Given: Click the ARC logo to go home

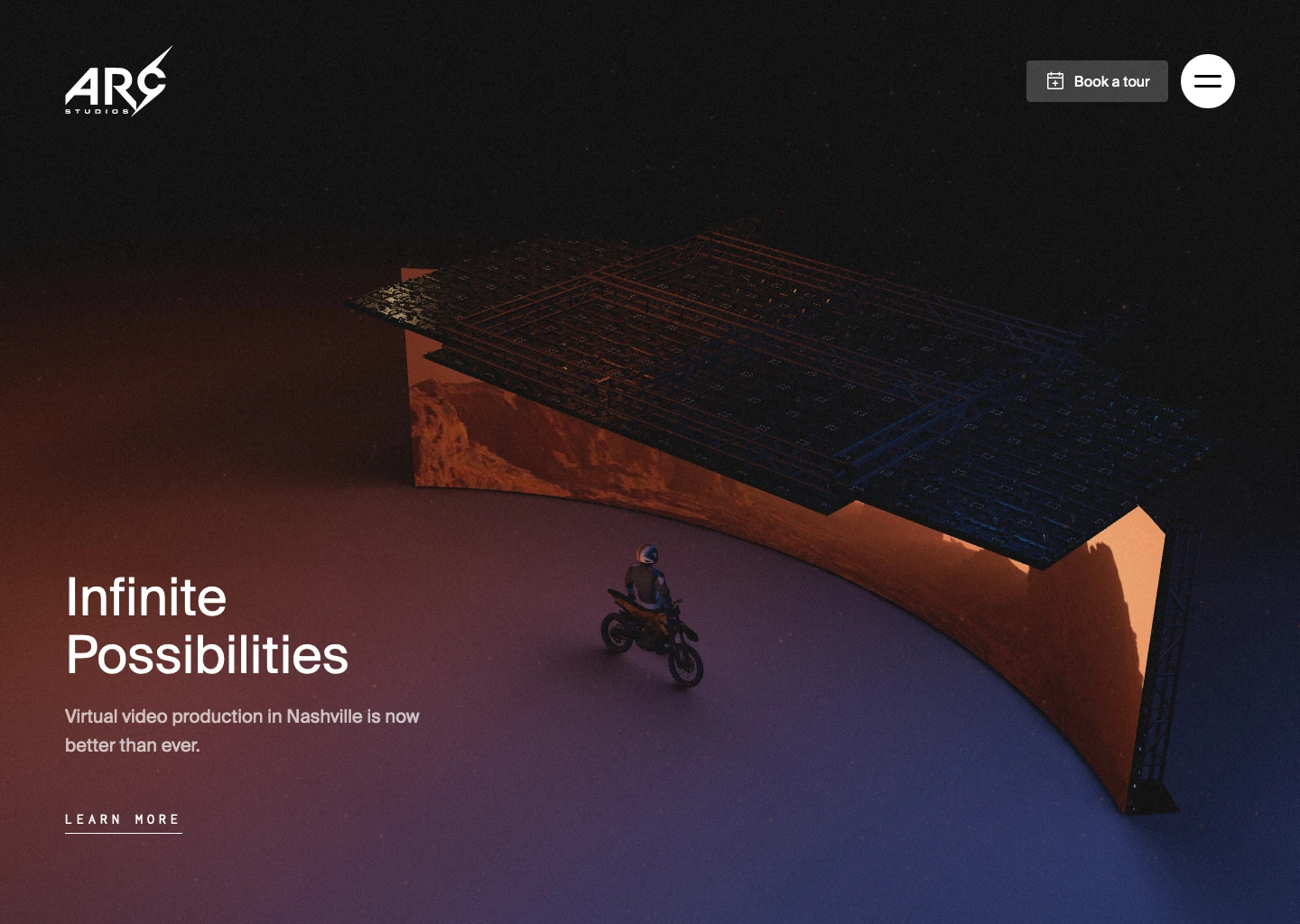Looking at the screenshot, I should click(x=119, y=81).
